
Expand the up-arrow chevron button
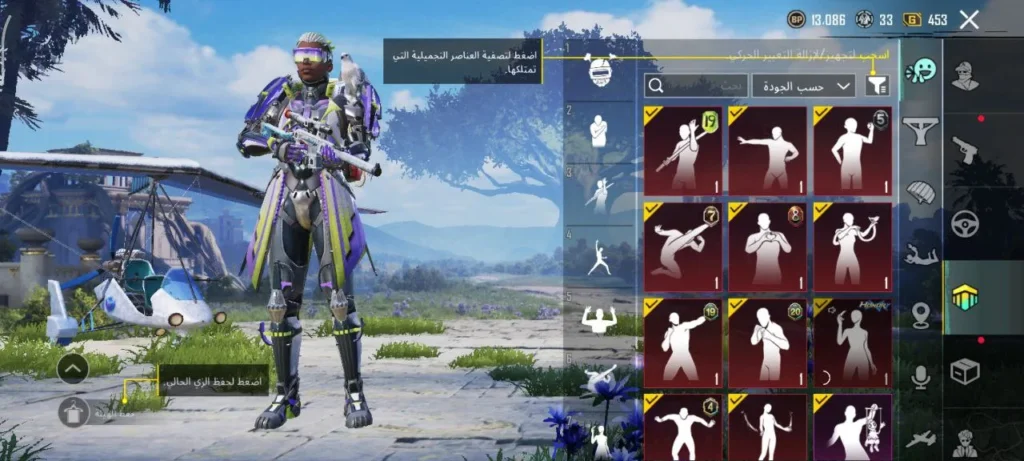point(74,369)
